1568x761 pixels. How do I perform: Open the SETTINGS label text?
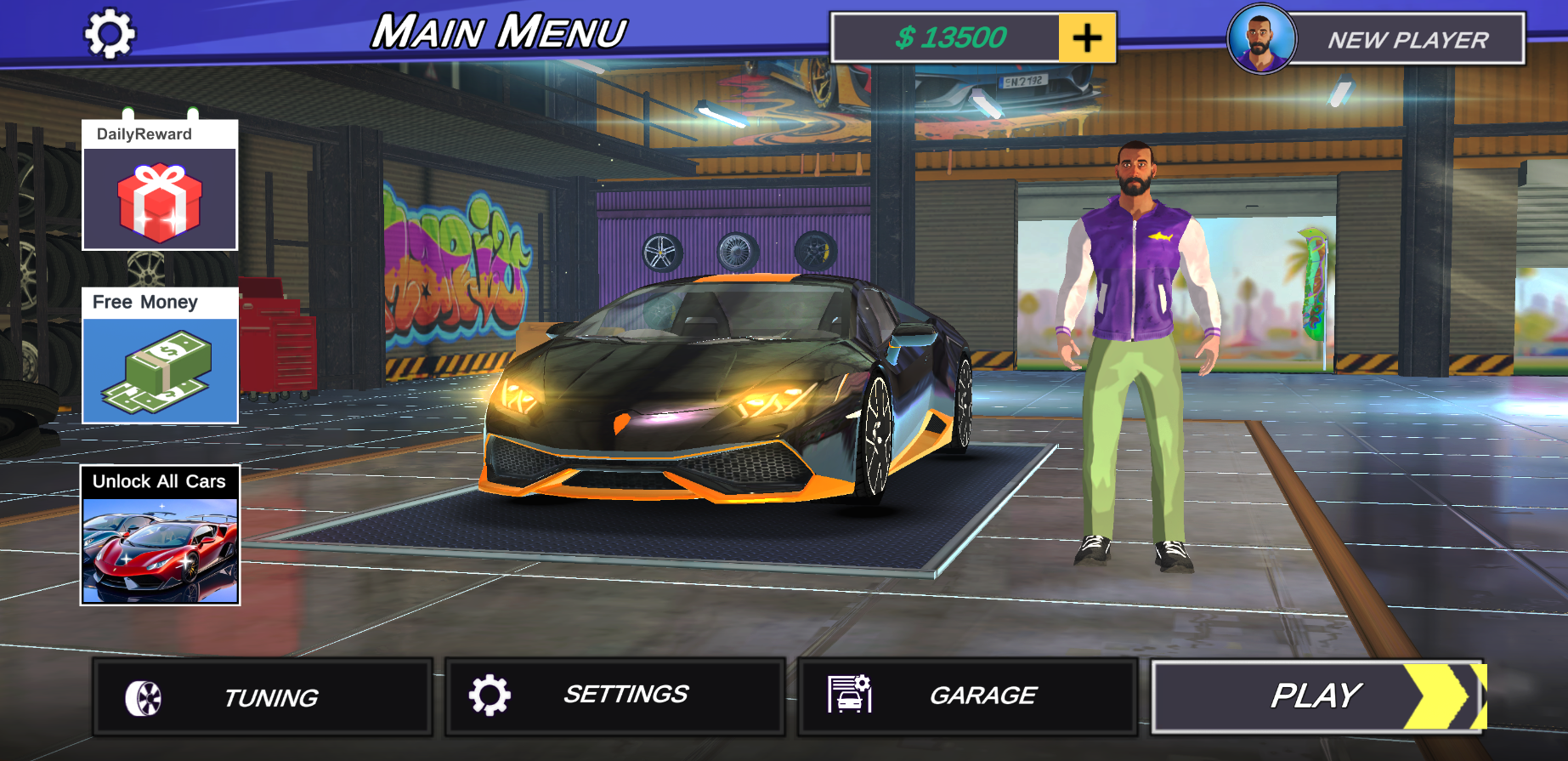pyautogui.click(x=625, y=695)
